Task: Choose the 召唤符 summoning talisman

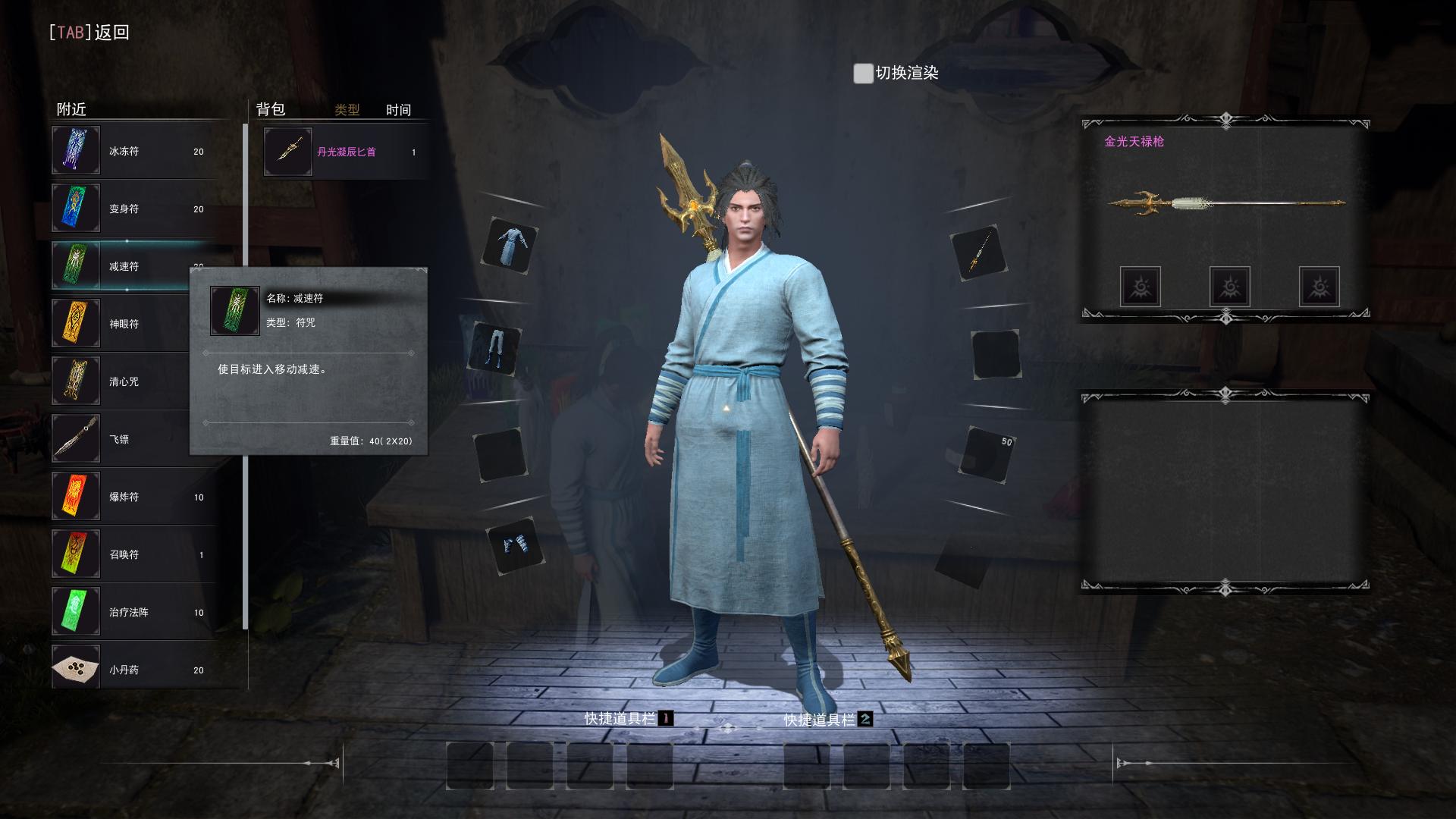Action: [133, 554]
